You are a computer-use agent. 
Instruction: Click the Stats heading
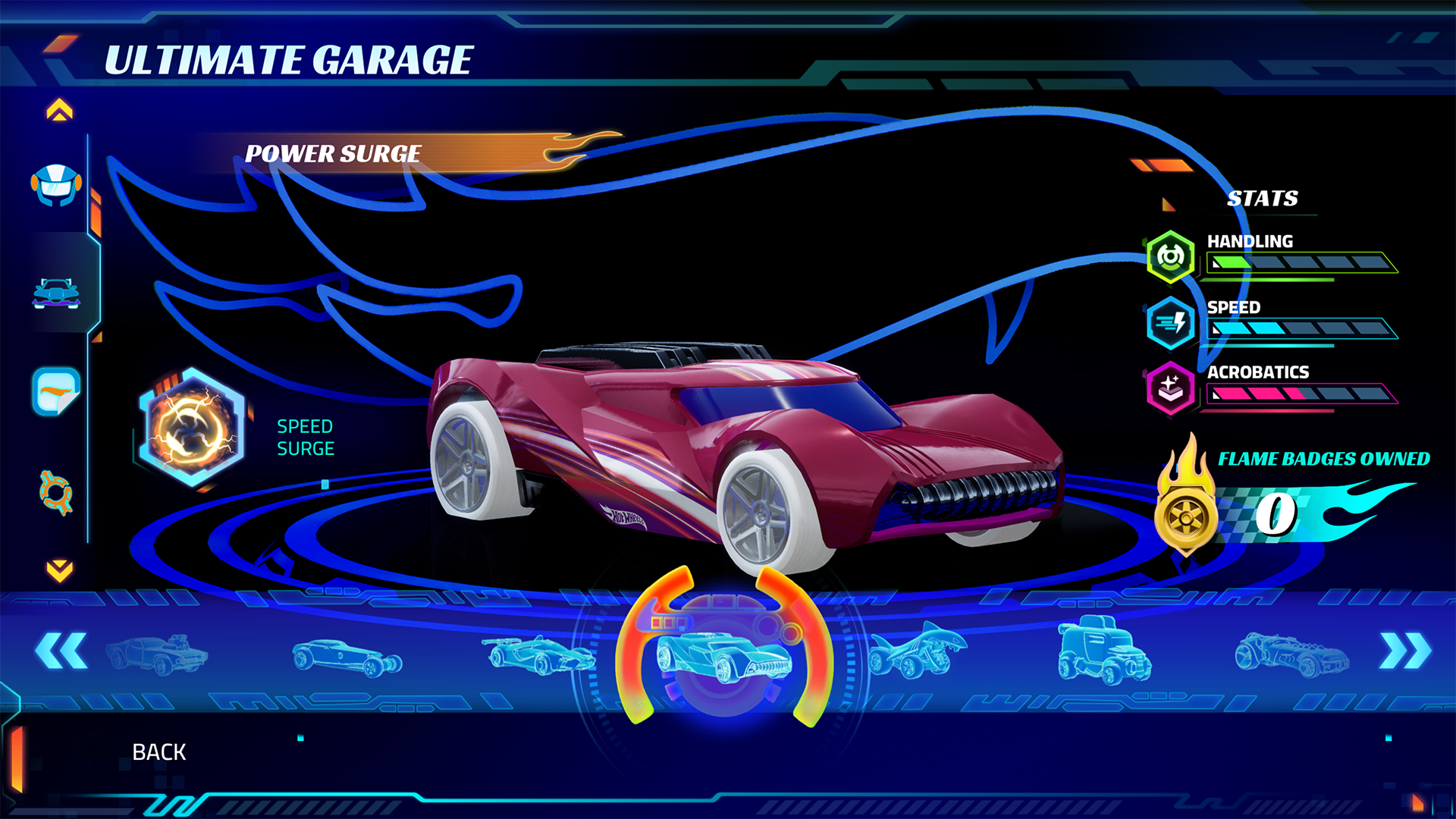coord(1264,199)
